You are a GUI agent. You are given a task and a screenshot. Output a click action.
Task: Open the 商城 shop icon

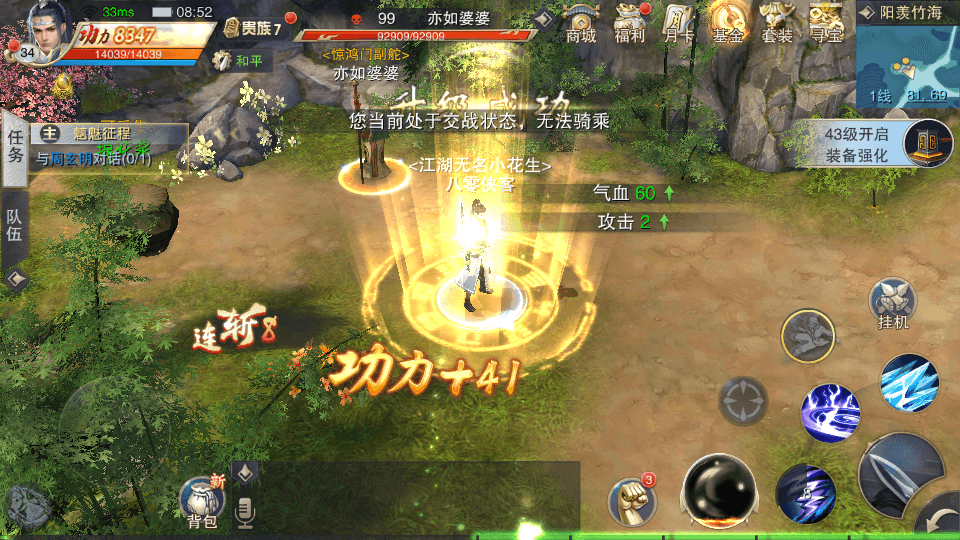581,22
